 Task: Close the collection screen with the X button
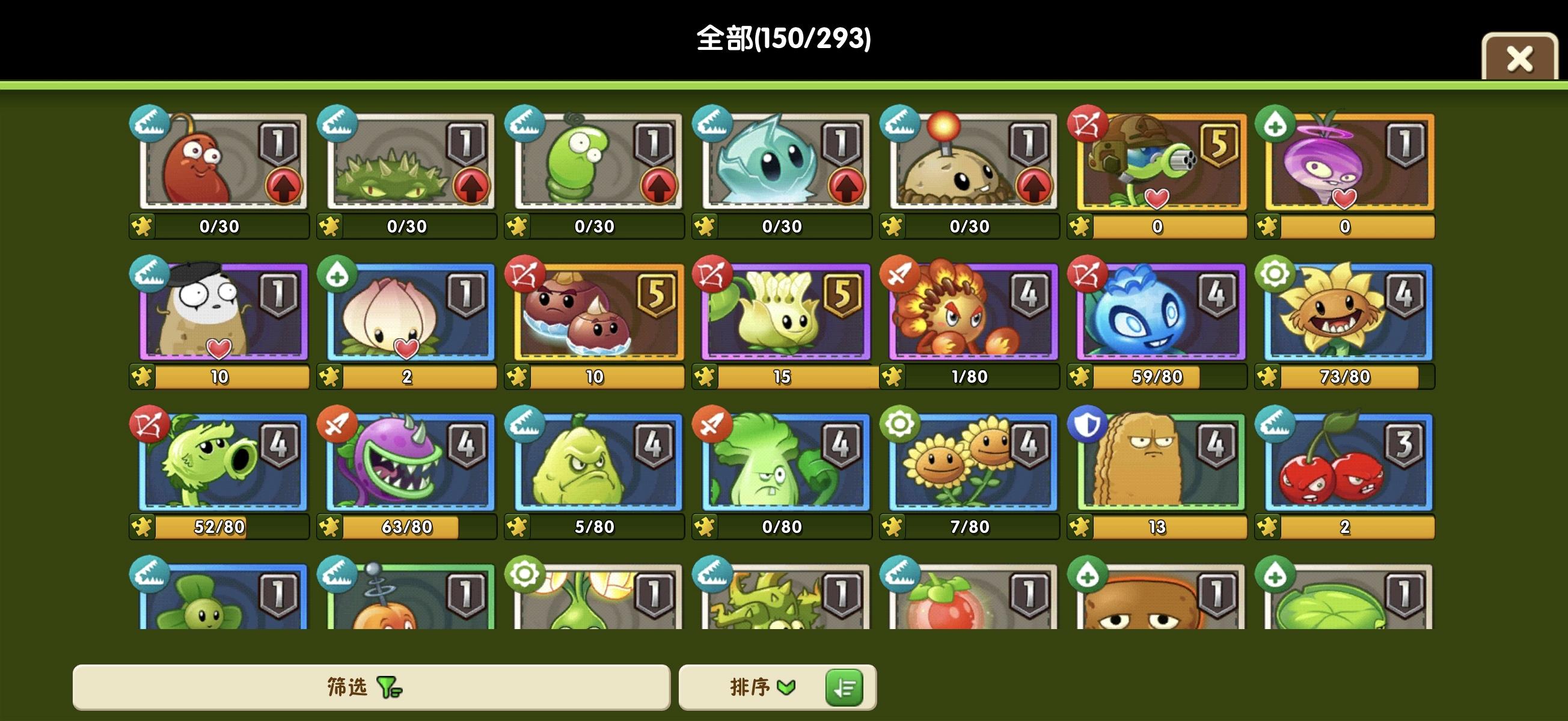(1520, 58)
